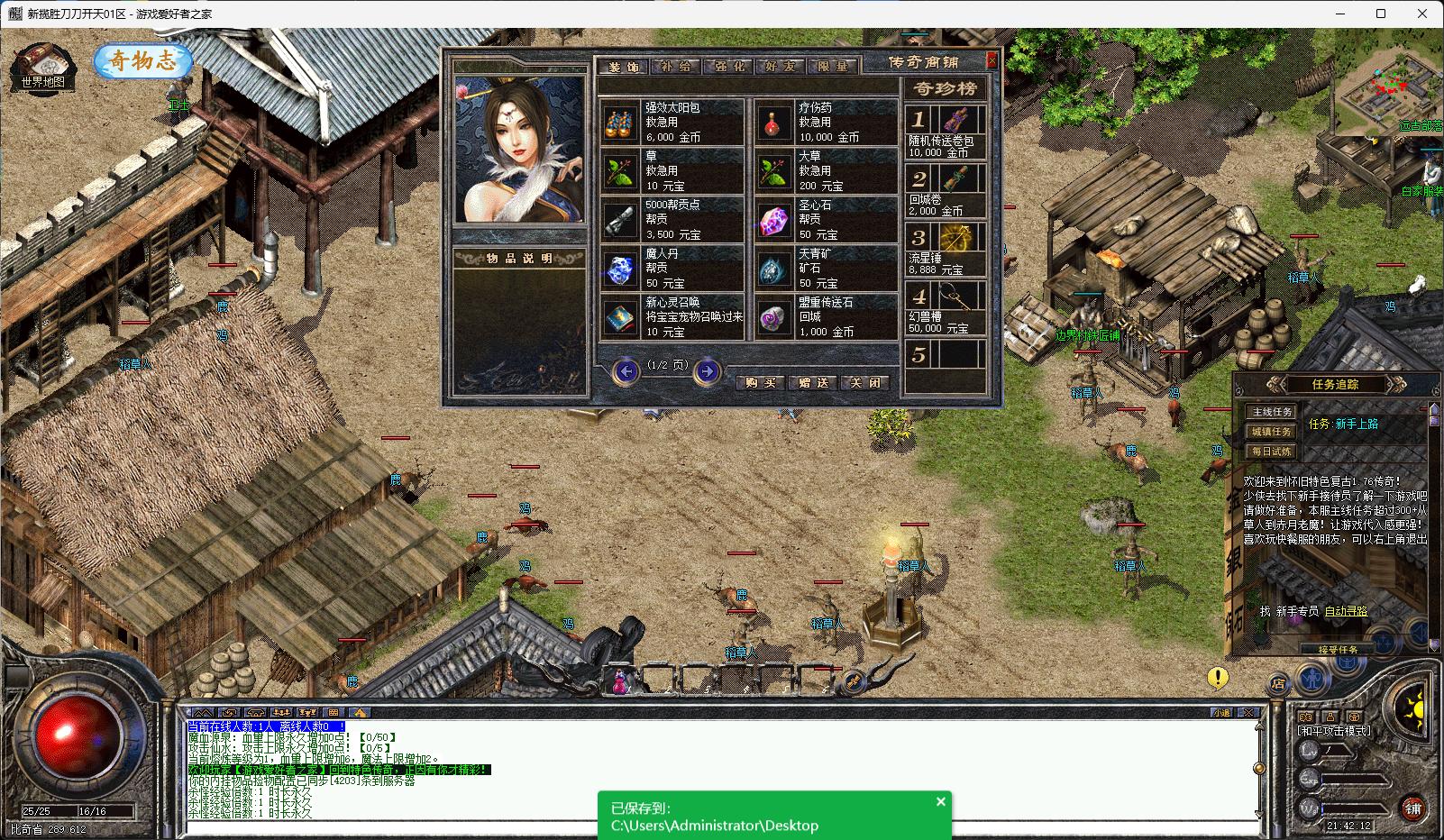This screenshot has height=840, width=1444.
Task: Click the 自动寻路 auto-path link
Action: [x=1344, y=611]
